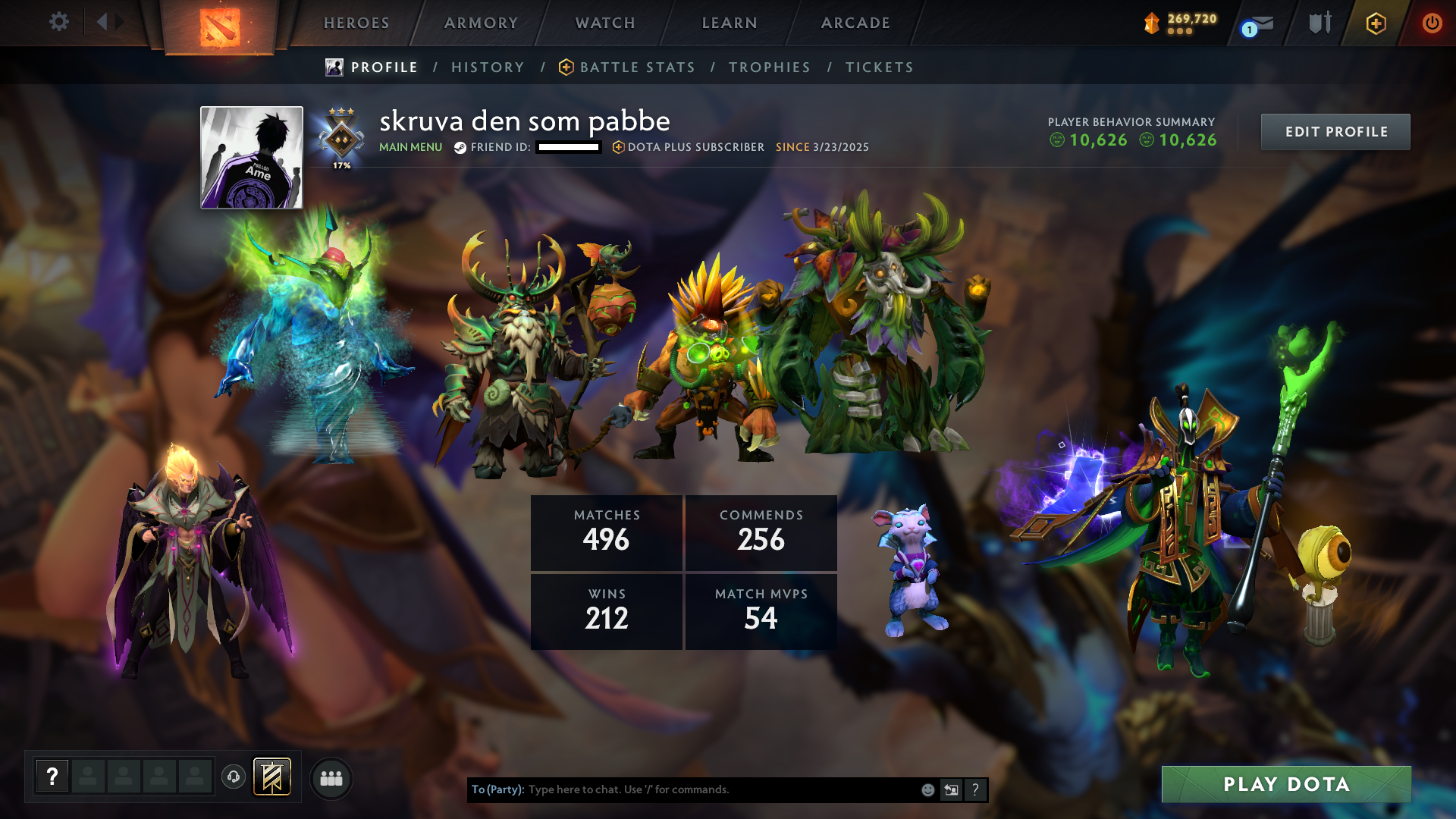This screenshot has height=819, width=1456.
Task: Open the emoticon picker in chat bar
Action: coord(927,789)
